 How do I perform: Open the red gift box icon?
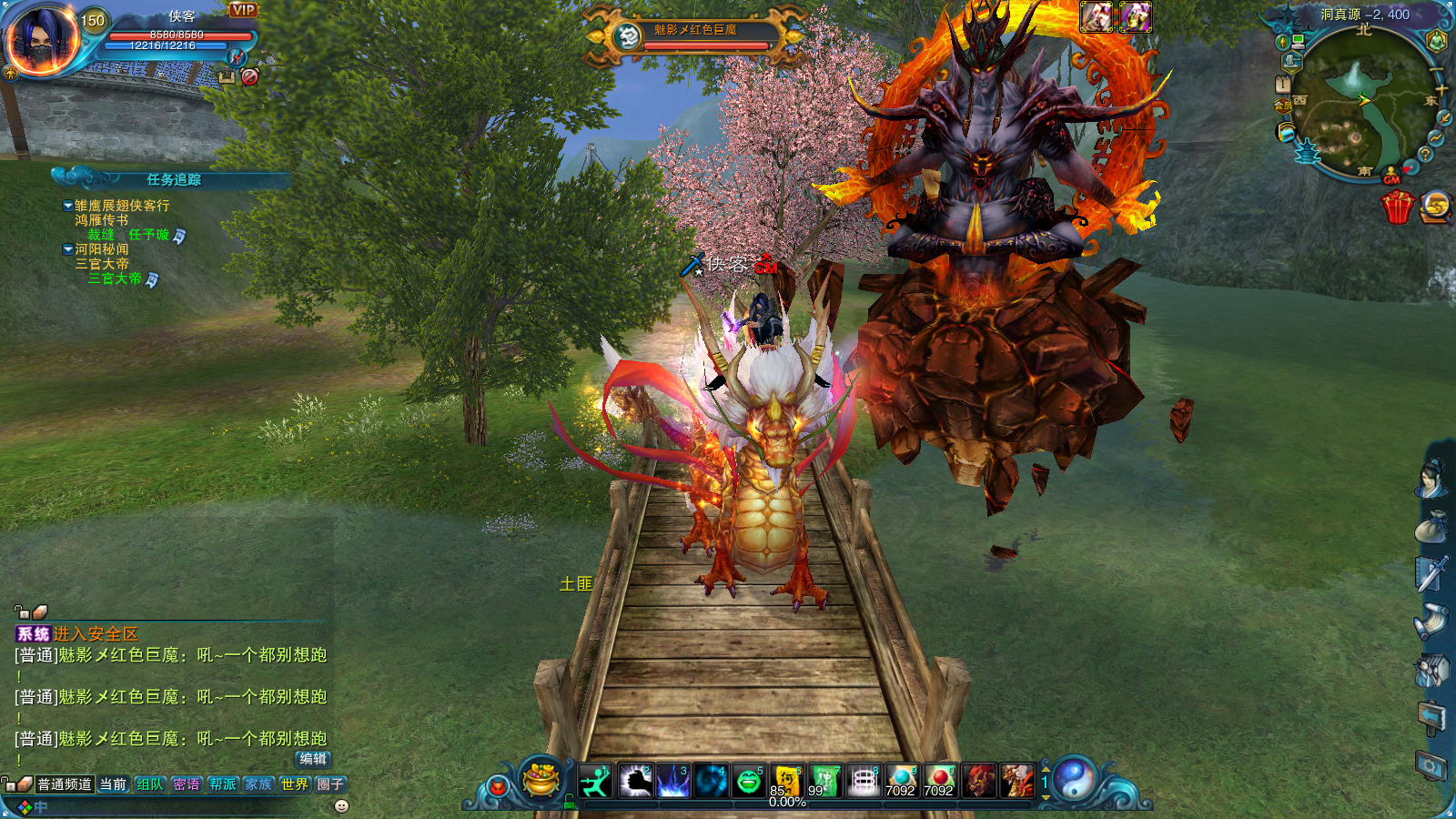(x=1397, y=207)
